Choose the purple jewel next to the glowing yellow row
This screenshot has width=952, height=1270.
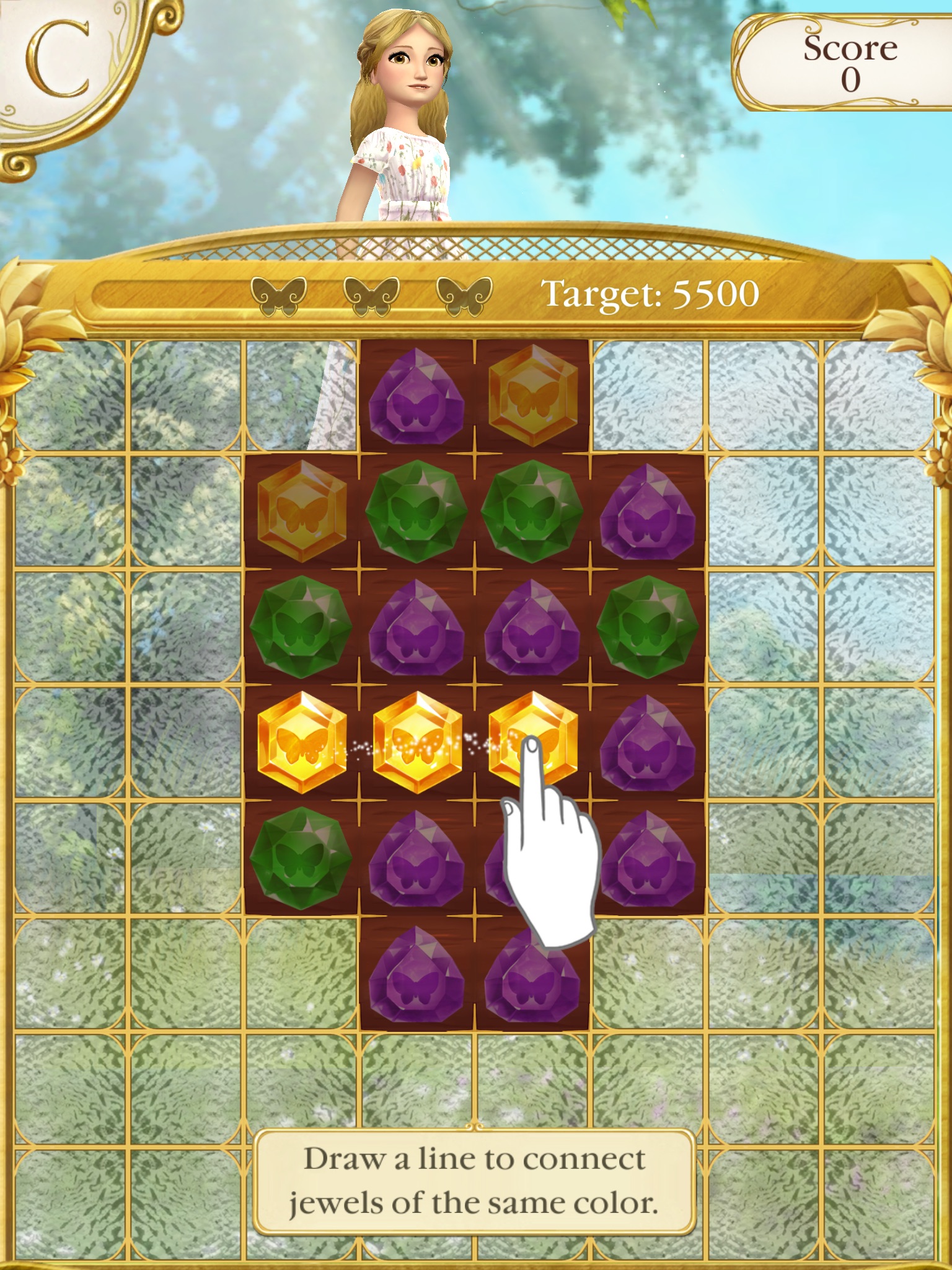(648, 742)
